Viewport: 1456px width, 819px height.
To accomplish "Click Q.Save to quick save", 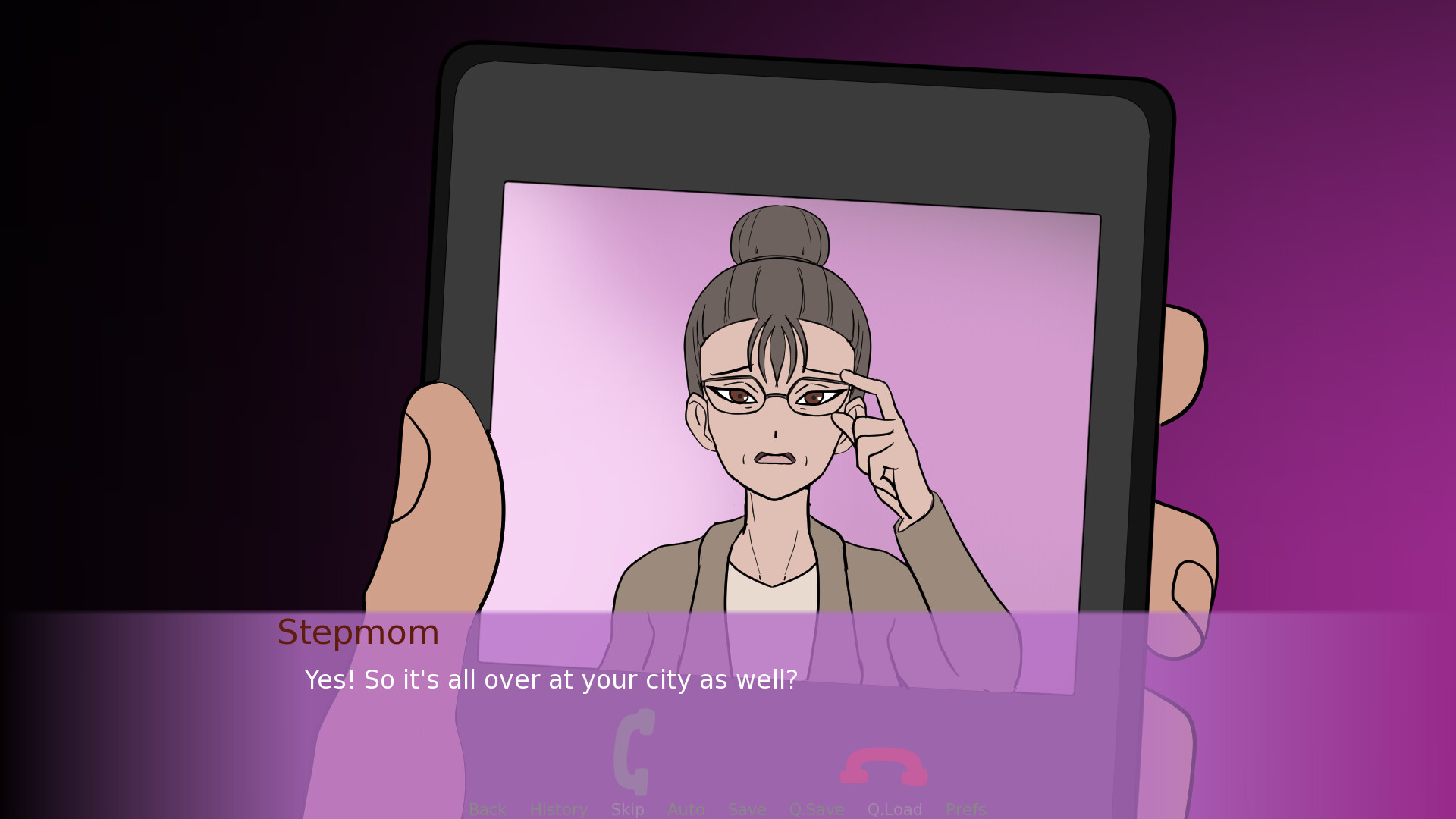I will coord(817,808).
